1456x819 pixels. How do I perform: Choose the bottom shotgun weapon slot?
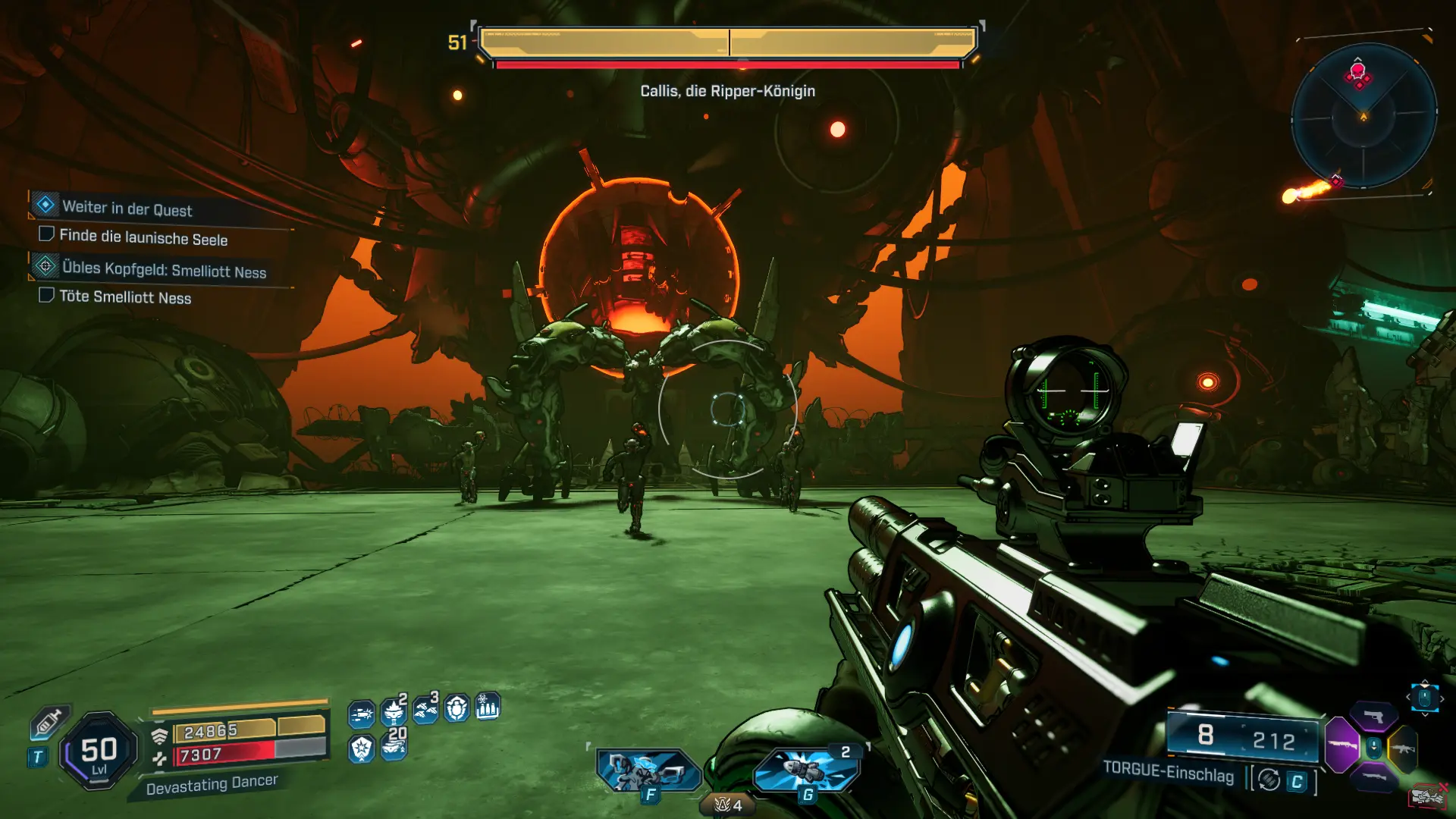[x=1373, y=777]
